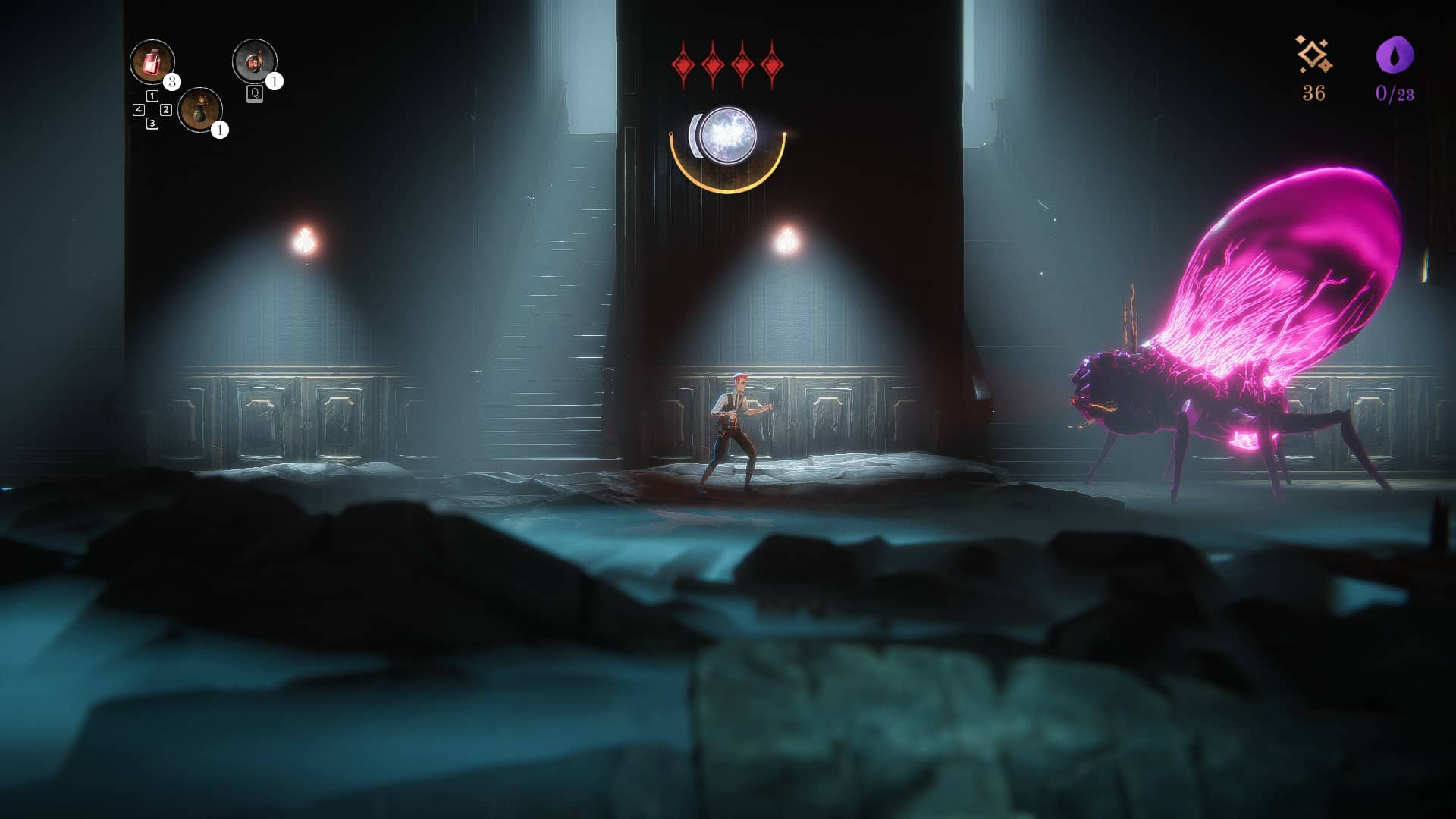Click the purple droplet collectible icon
This screenshot has width=1456, height=819.
coord(1395,55)
